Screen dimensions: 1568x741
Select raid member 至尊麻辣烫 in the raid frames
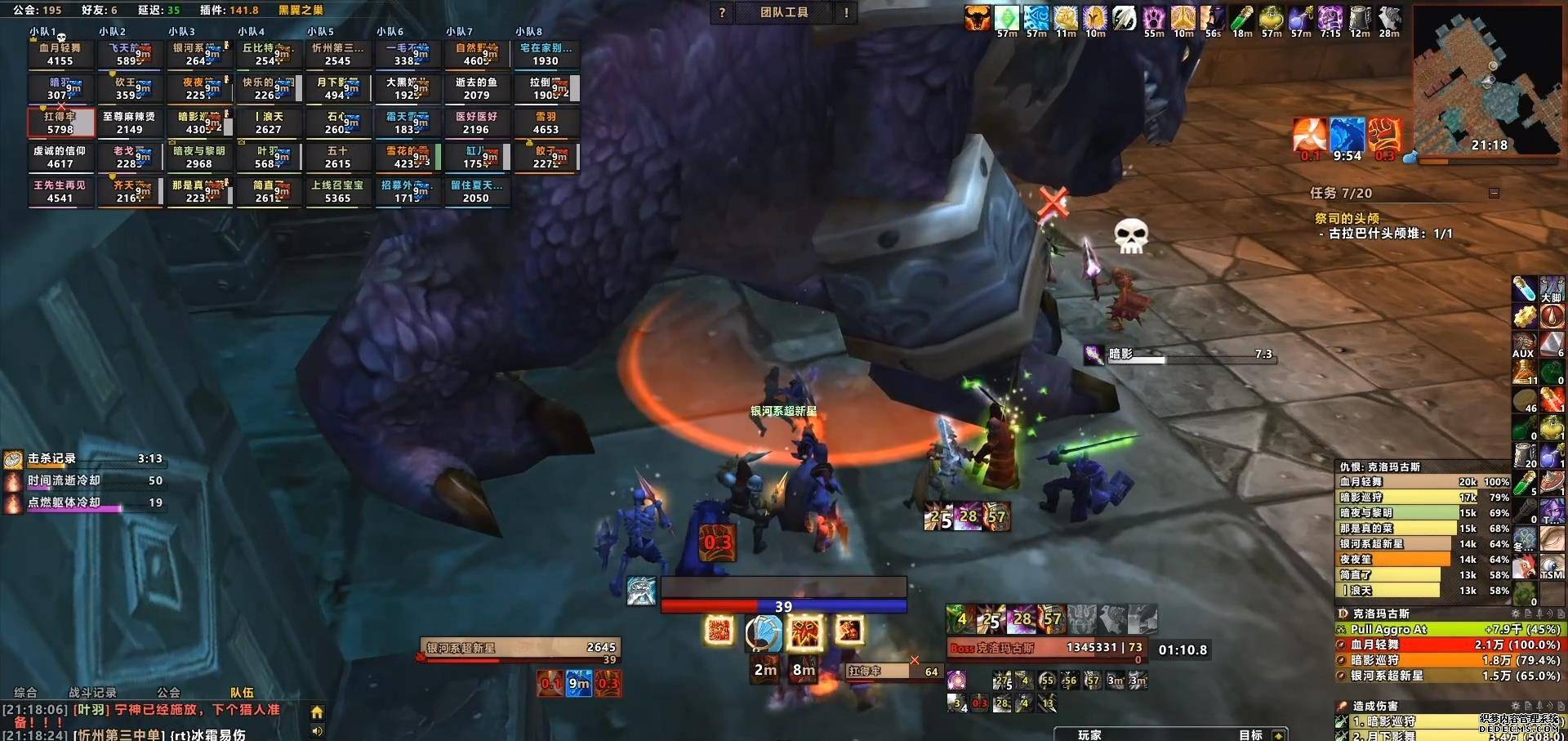(129, 123)
